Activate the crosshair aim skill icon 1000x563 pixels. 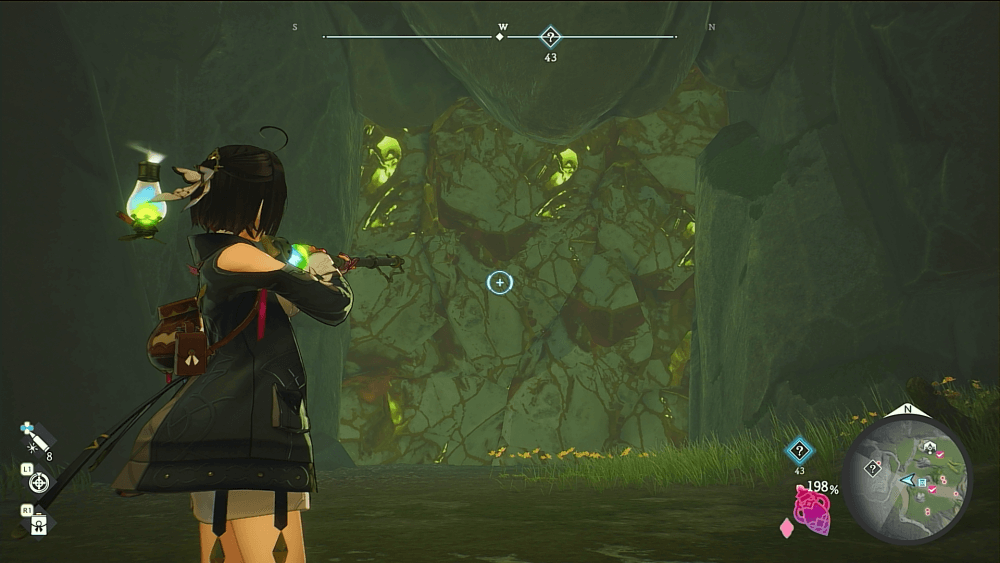pyautogui.click(x=39, y=483)
